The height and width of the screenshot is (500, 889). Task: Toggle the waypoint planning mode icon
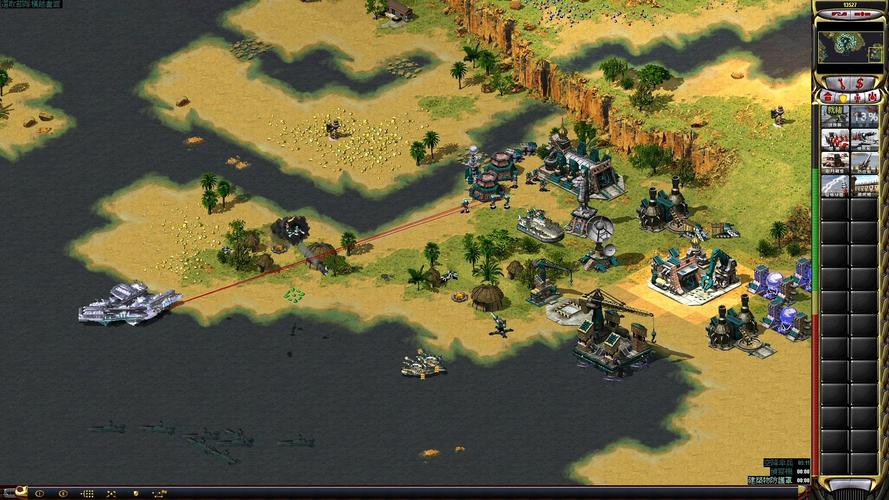pyautogui.click(x=157, y=493)
